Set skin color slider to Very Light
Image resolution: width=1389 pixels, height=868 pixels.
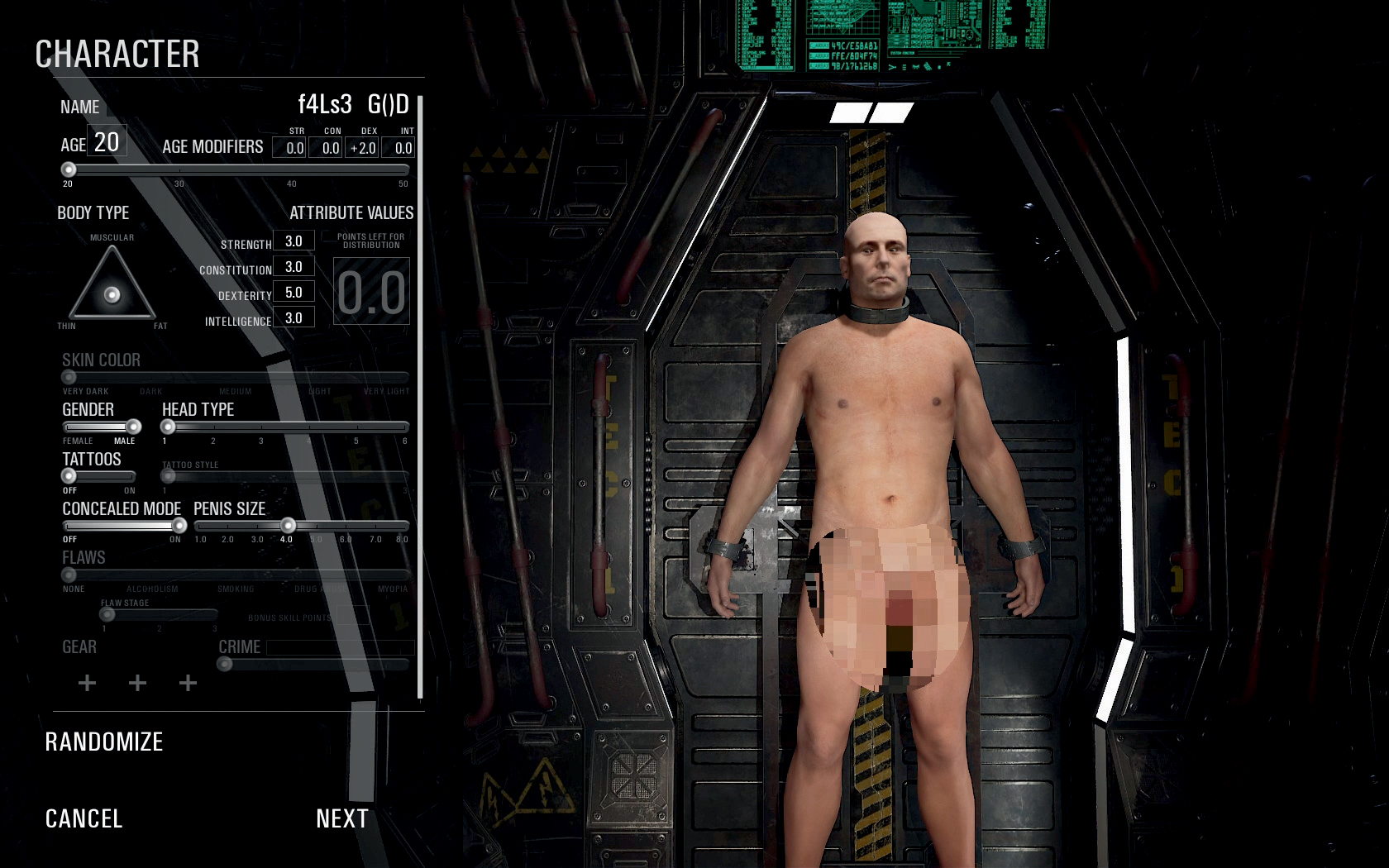pos(403,378)
